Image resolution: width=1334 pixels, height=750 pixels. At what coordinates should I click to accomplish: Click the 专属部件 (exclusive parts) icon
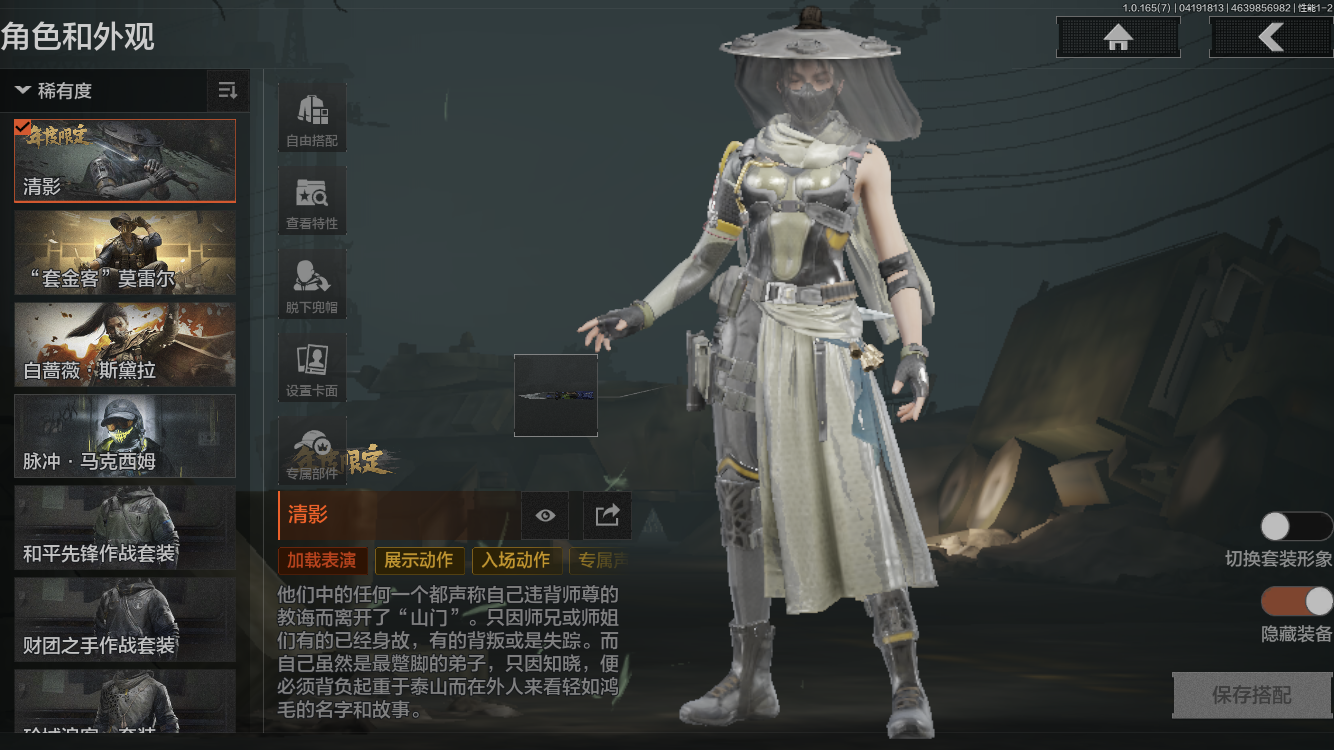pyautogui.click(x=311, y=449)
